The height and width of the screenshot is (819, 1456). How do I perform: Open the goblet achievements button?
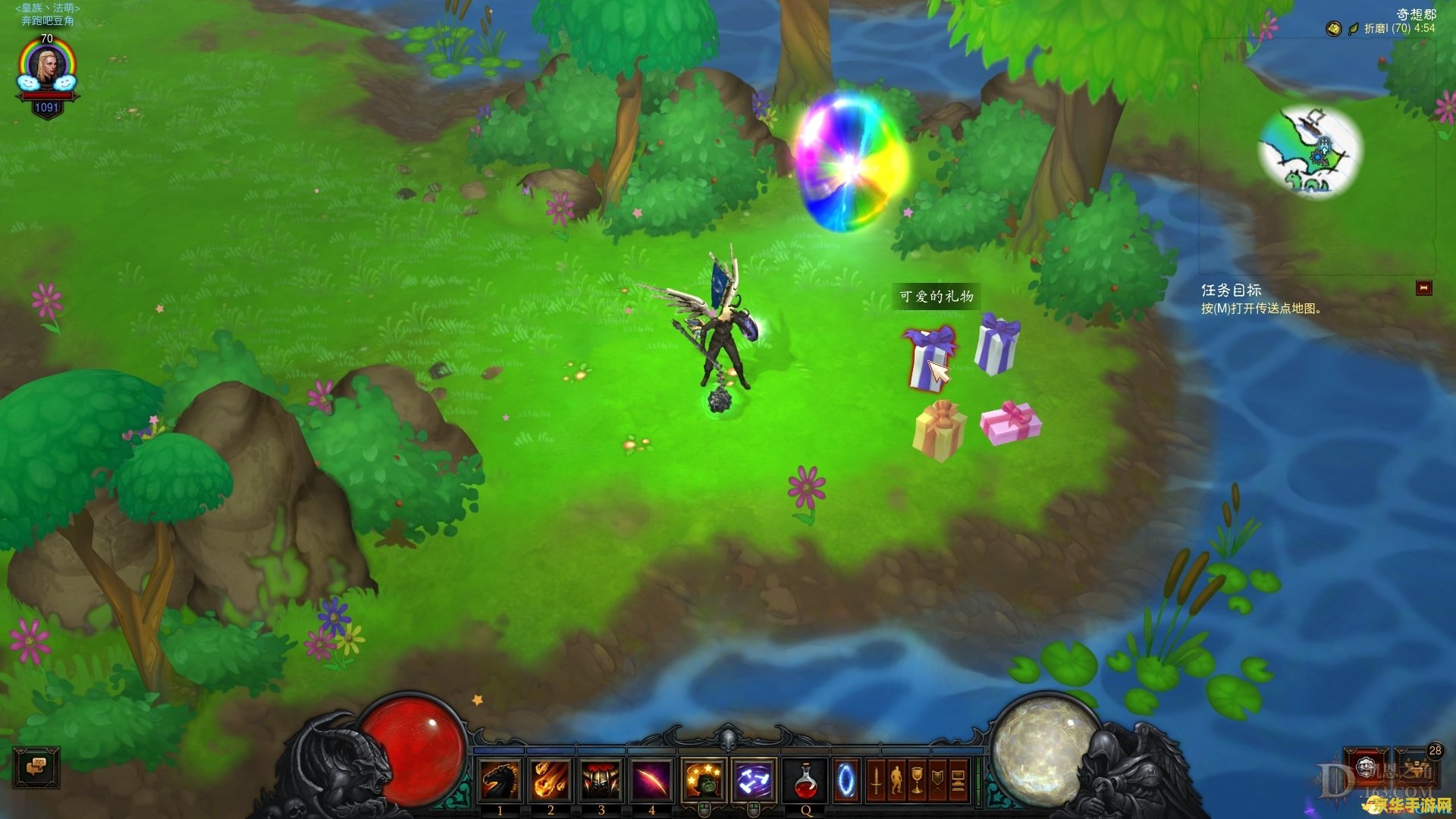pyautogui.click(x=917, y=780)
